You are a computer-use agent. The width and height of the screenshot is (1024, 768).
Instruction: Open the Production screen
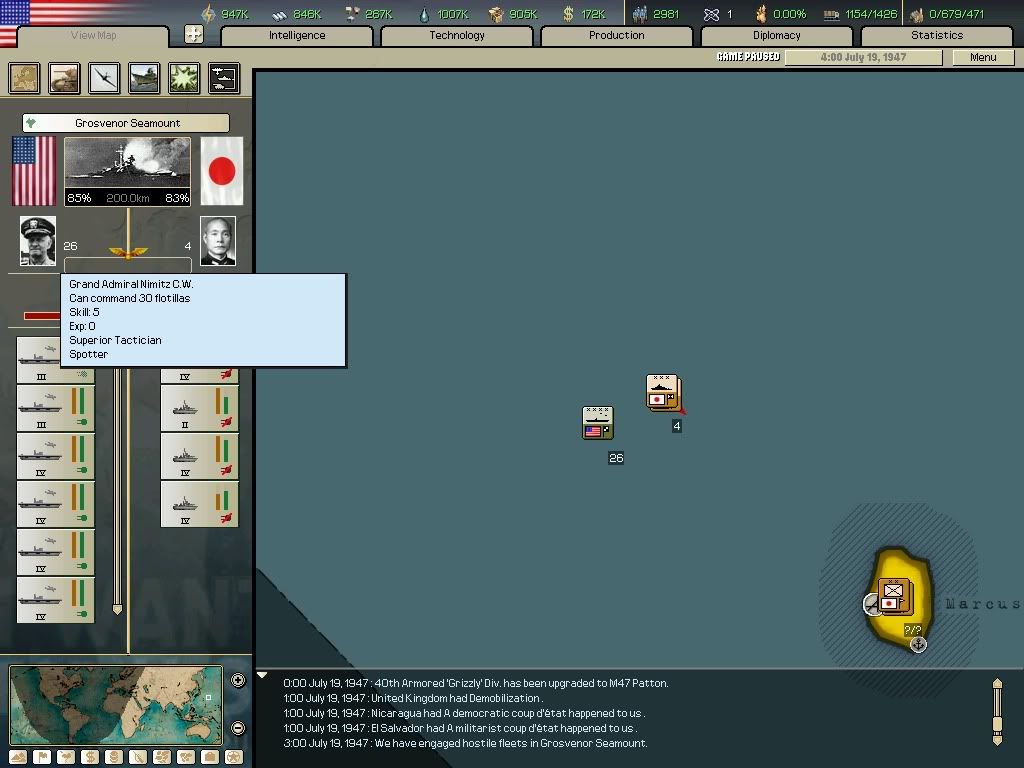[x=616, y=36]
